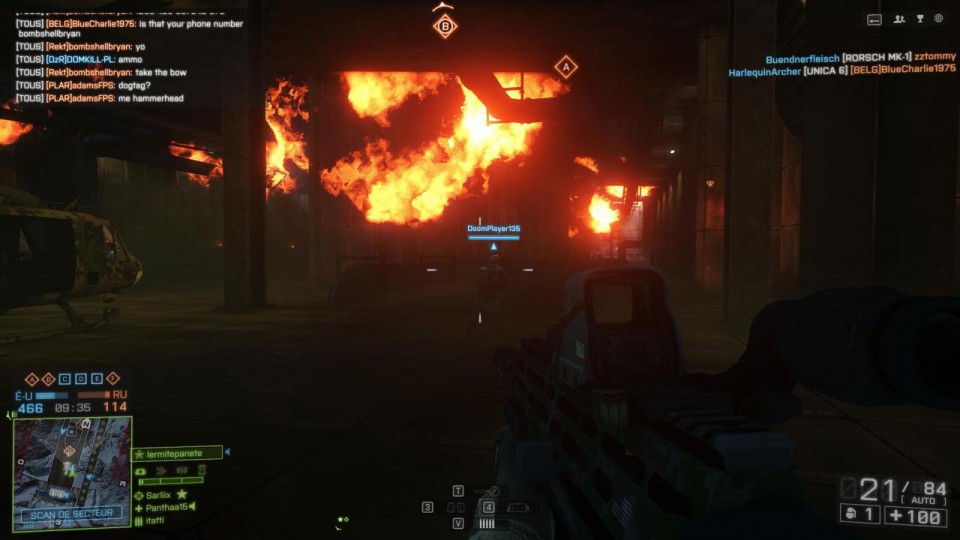Click the objective C flag indicator
Viewport: 960px width, 540px height.
(64, 379)
